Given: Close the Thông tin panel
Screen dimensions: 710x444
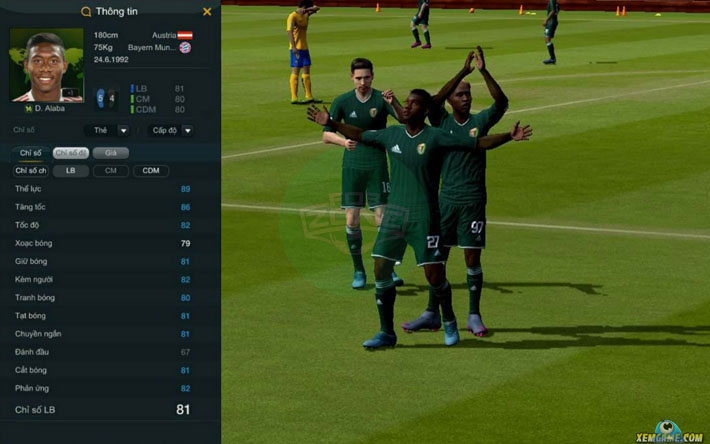Looking at the screenshot, I should 207,12.
